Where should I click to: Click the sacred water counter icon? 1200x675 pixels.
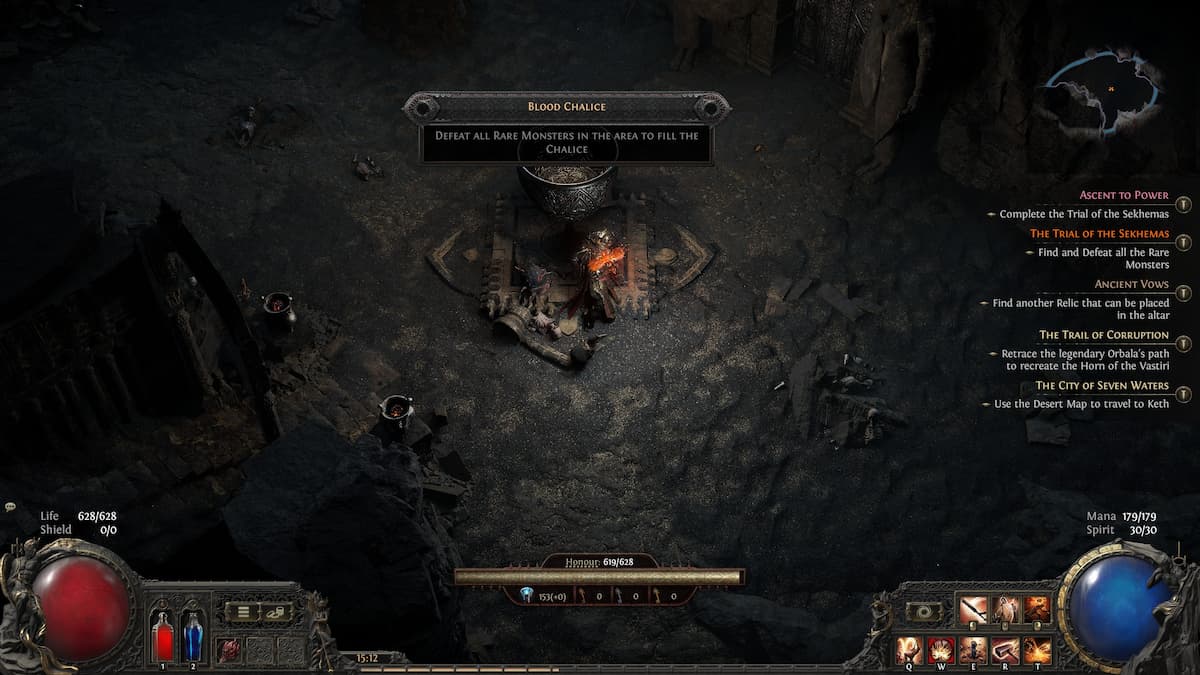pos(527,595)
